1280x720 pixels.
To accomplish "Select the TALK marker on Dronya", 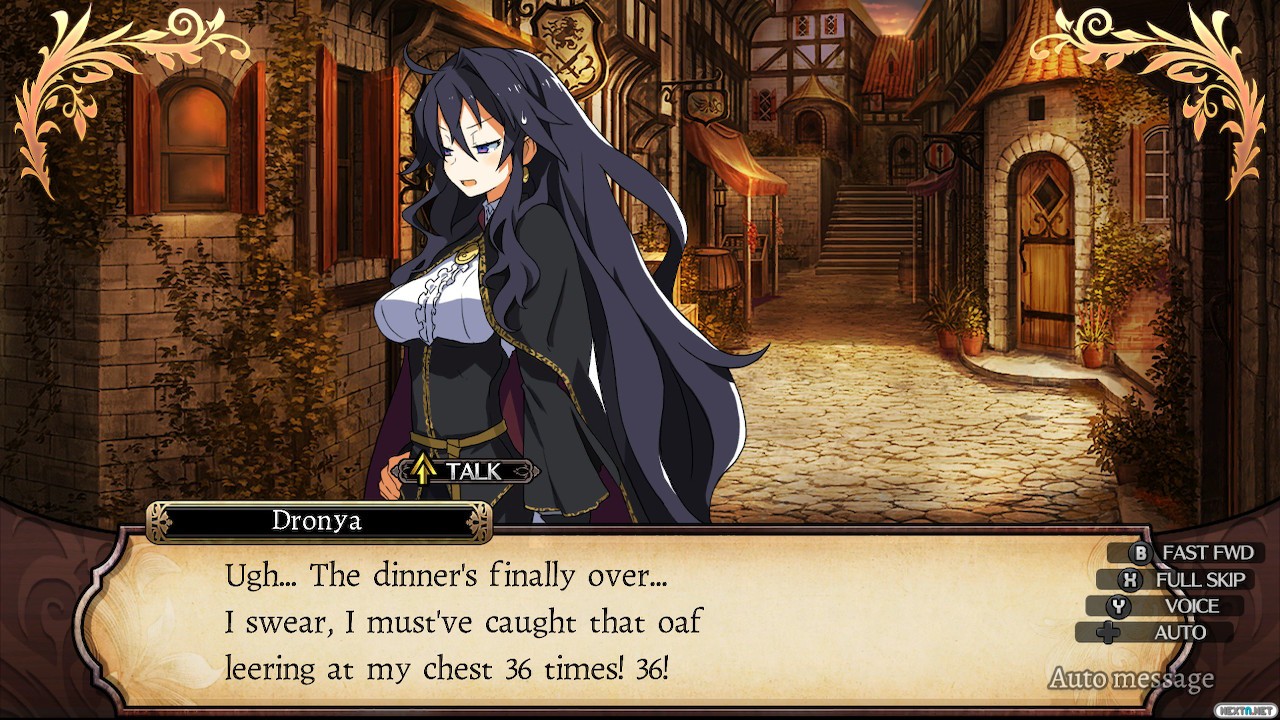I will click(x=464, y=470).
